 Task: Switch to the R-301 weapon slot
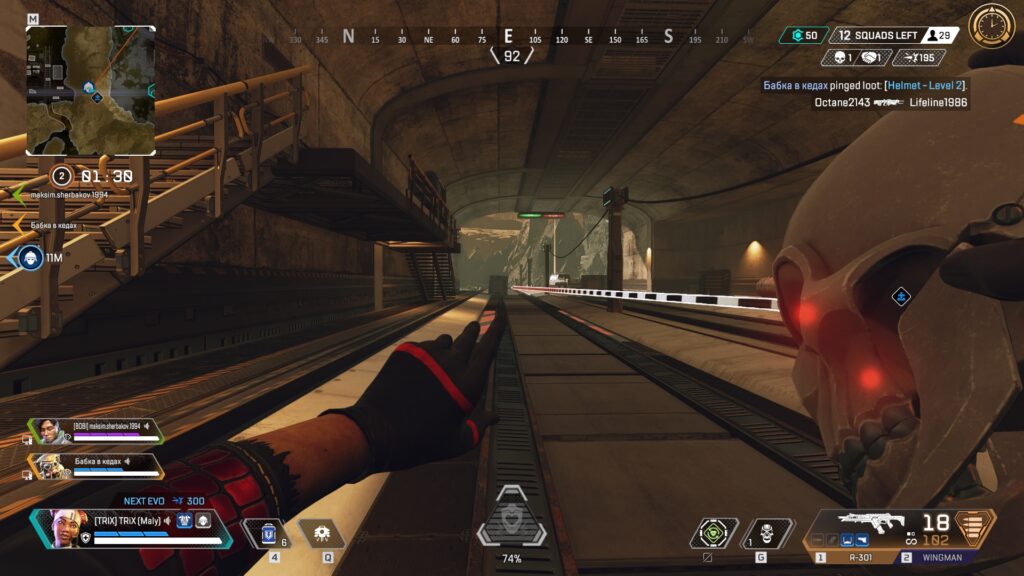point(854,557)
